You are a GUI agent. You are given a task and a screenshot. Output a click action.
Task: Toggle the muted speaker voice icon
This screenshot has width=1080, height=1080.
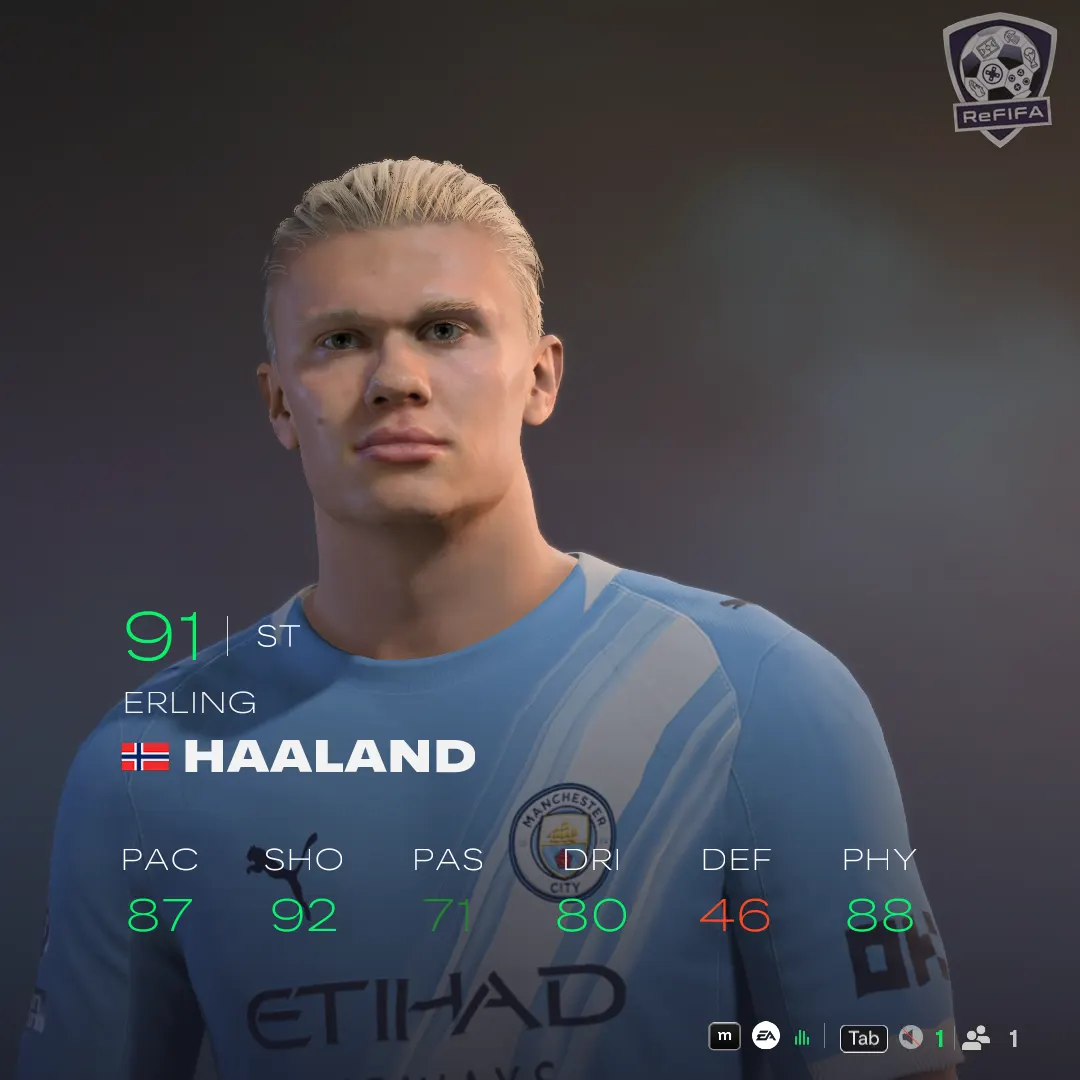pyautogui.click(x=910, y=1038)
